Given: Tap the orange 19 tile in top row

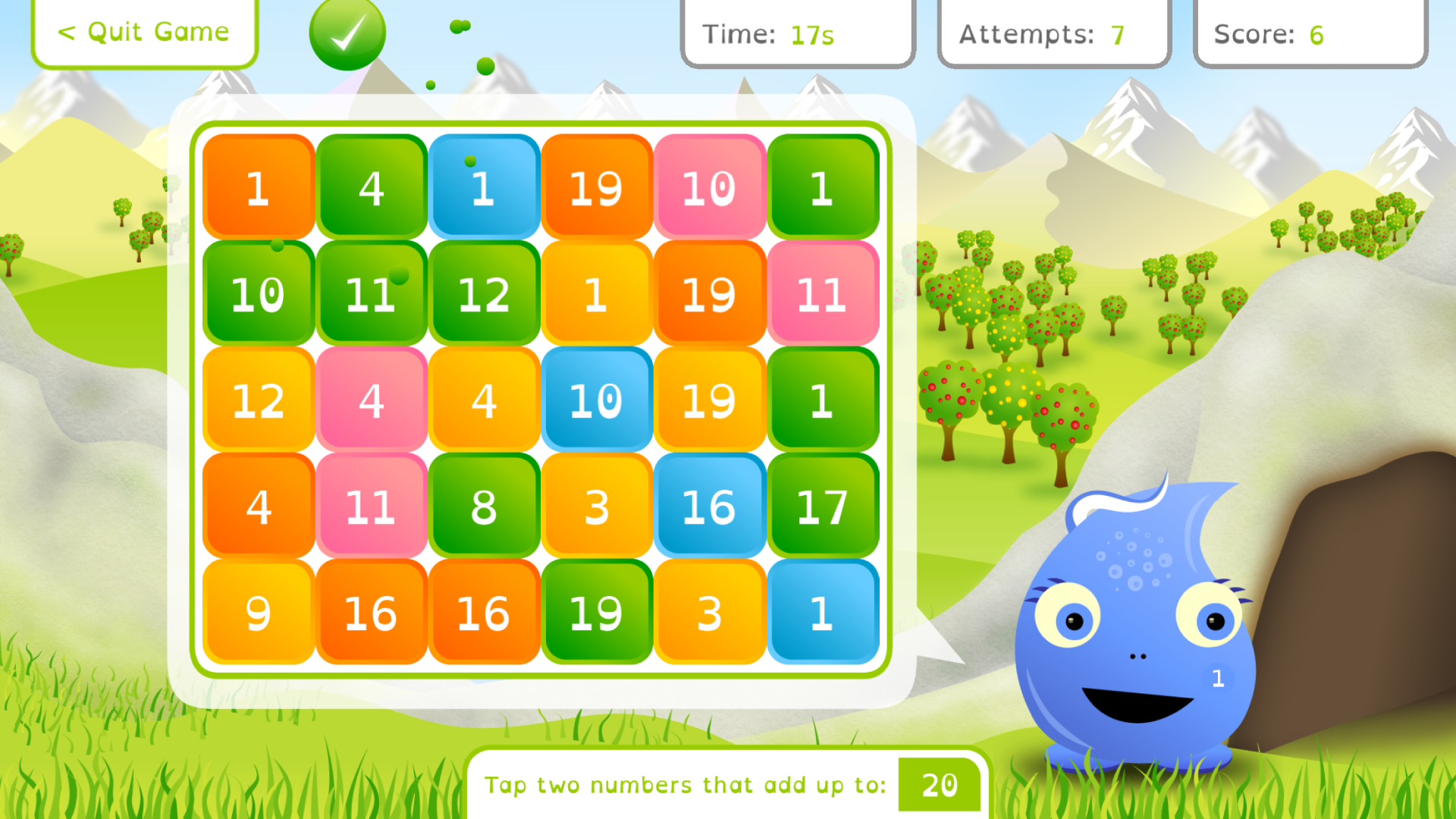Looking at the screenshot, I should pyautogui.click(x=597, y=188).
